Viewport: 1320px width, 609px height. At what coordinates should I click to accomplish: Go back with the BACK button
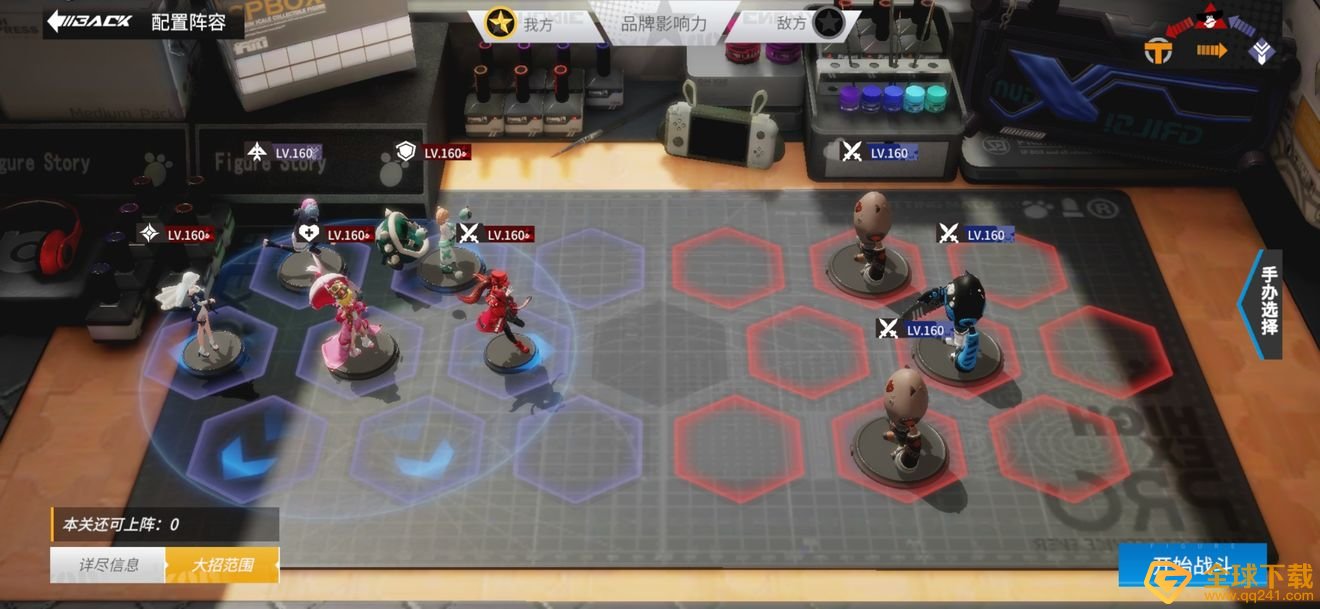coord(90,20)
